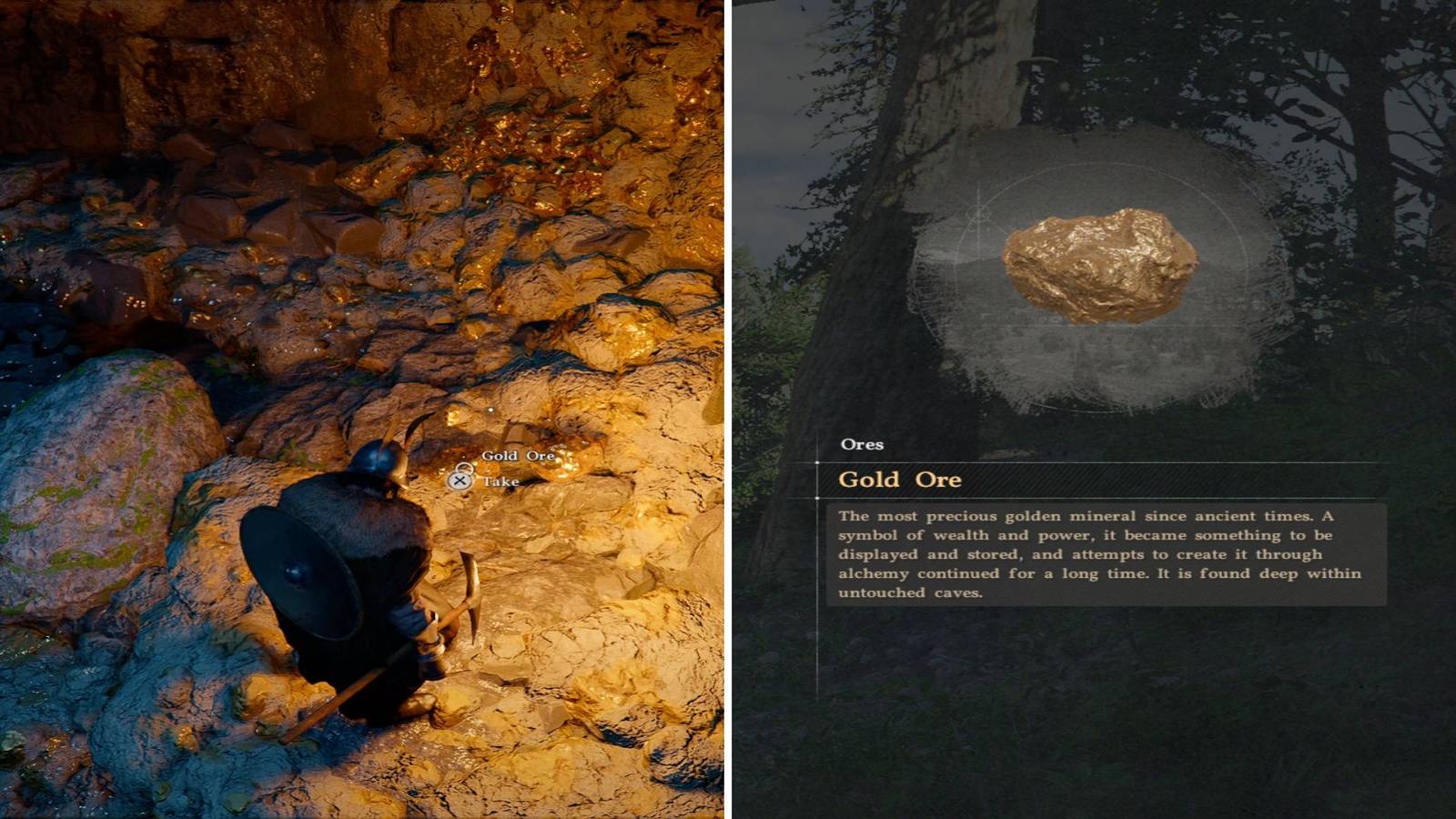Collapse the Ores section label
The image size is (1456, 819).
[863, 444]
